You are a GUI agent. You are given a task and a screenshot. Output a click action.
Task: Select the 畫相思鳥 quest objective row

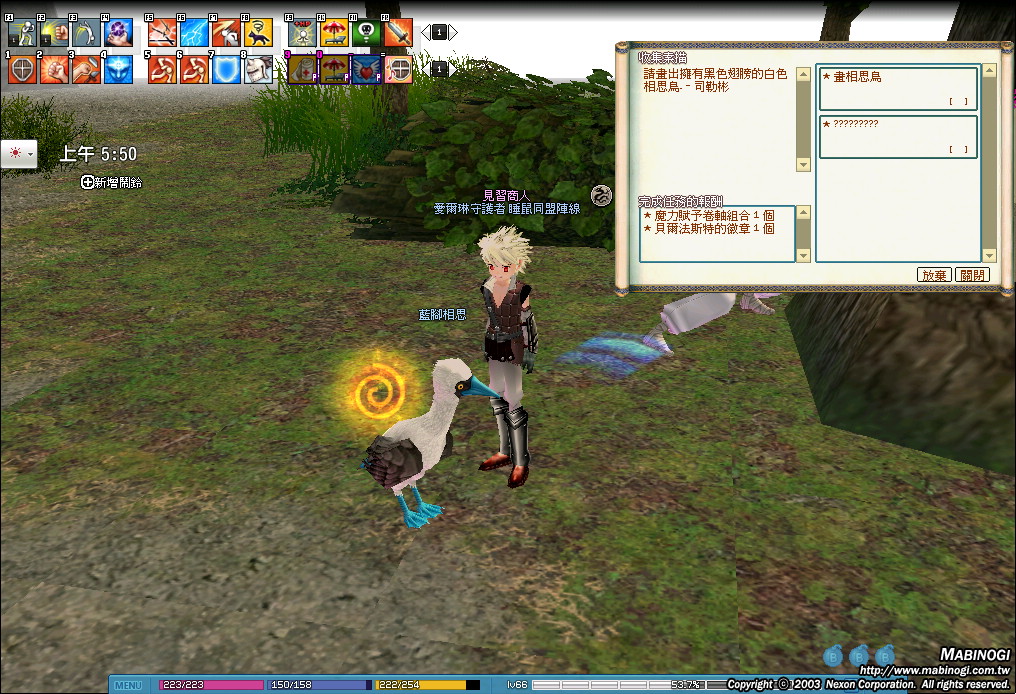(897, 88)
